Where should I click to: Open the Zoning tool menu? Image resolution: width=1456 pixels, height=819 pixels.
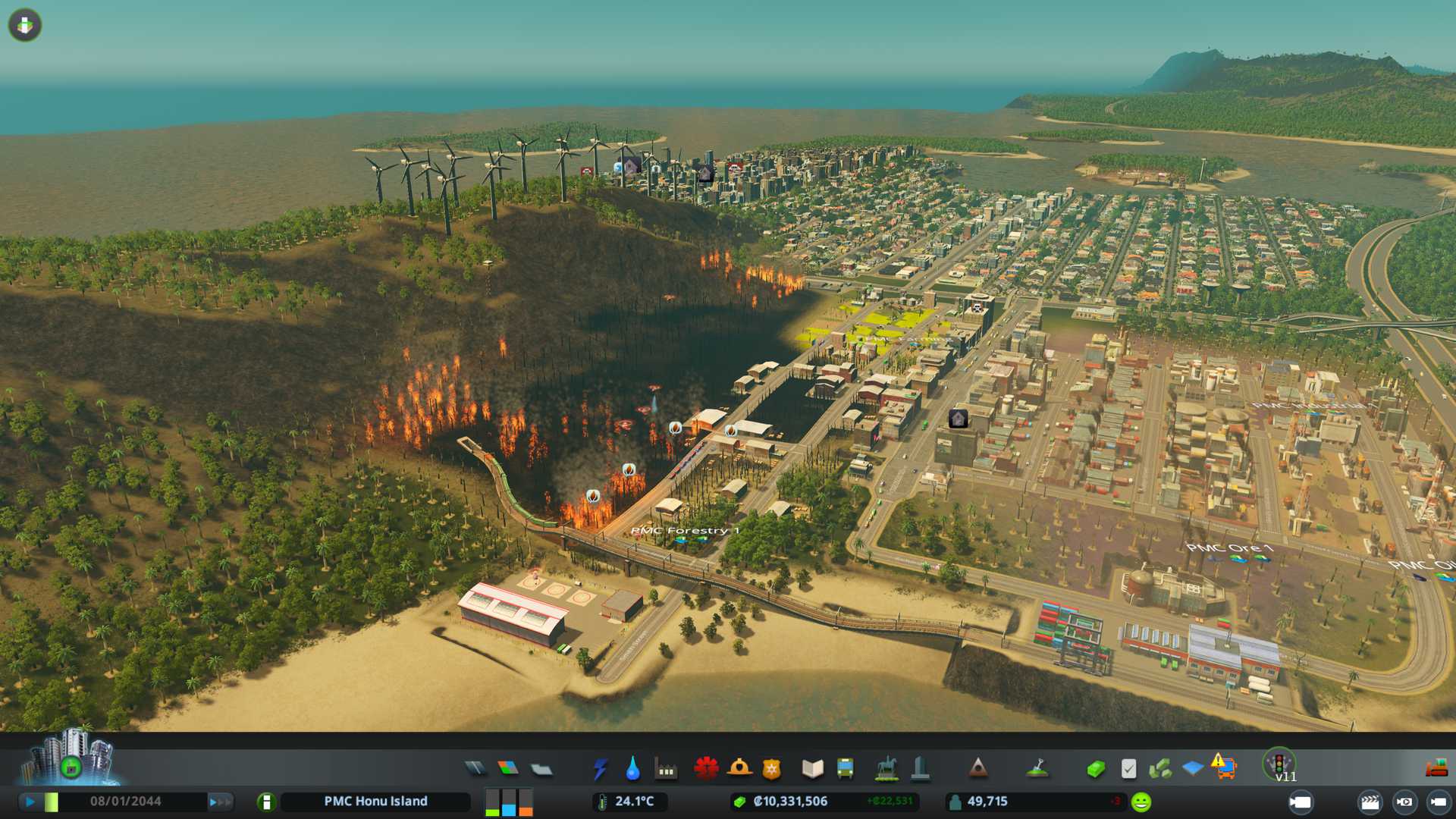click(x=508, y=769)
